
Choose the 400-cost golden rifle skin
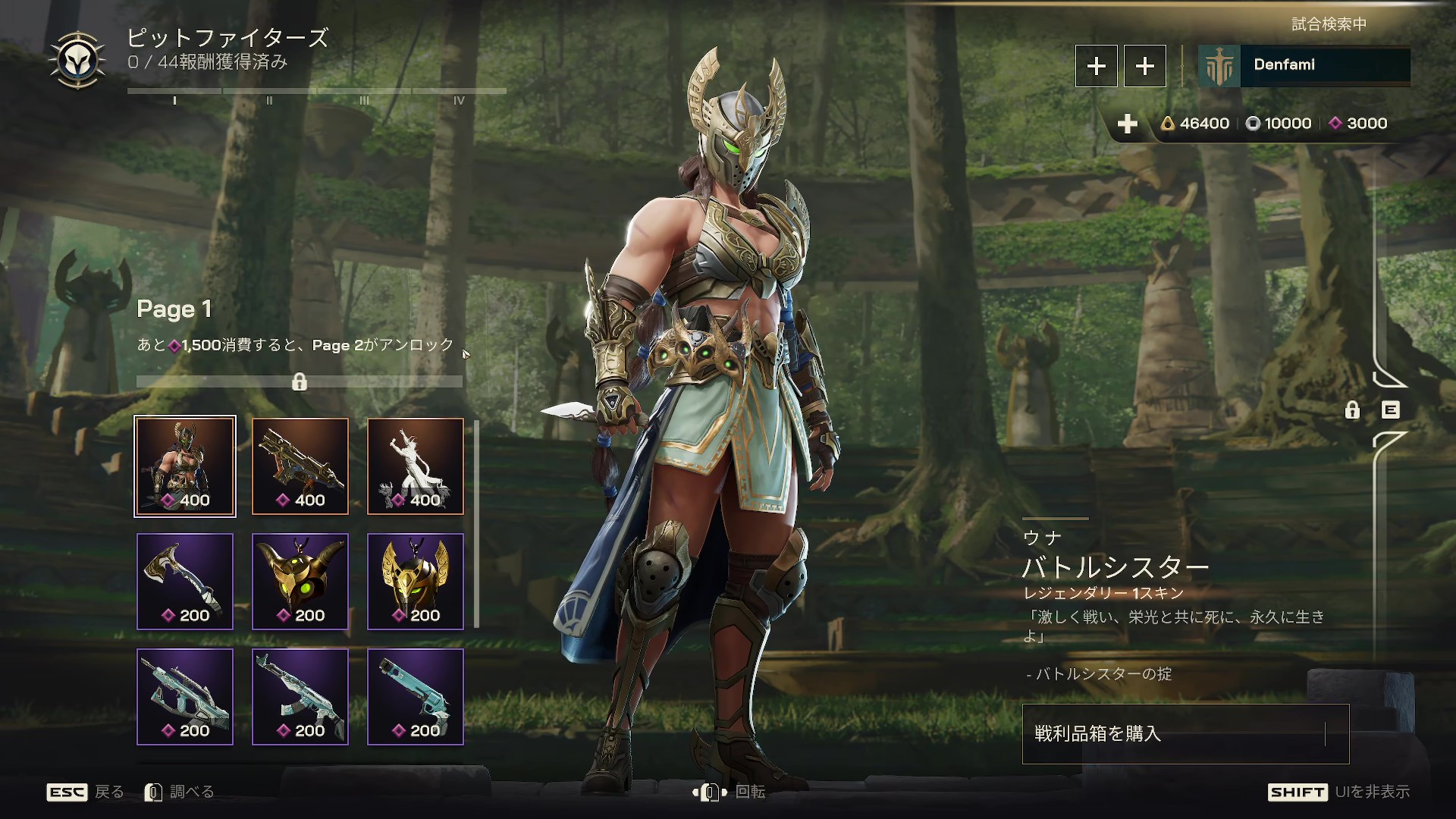tap(300, 466)
